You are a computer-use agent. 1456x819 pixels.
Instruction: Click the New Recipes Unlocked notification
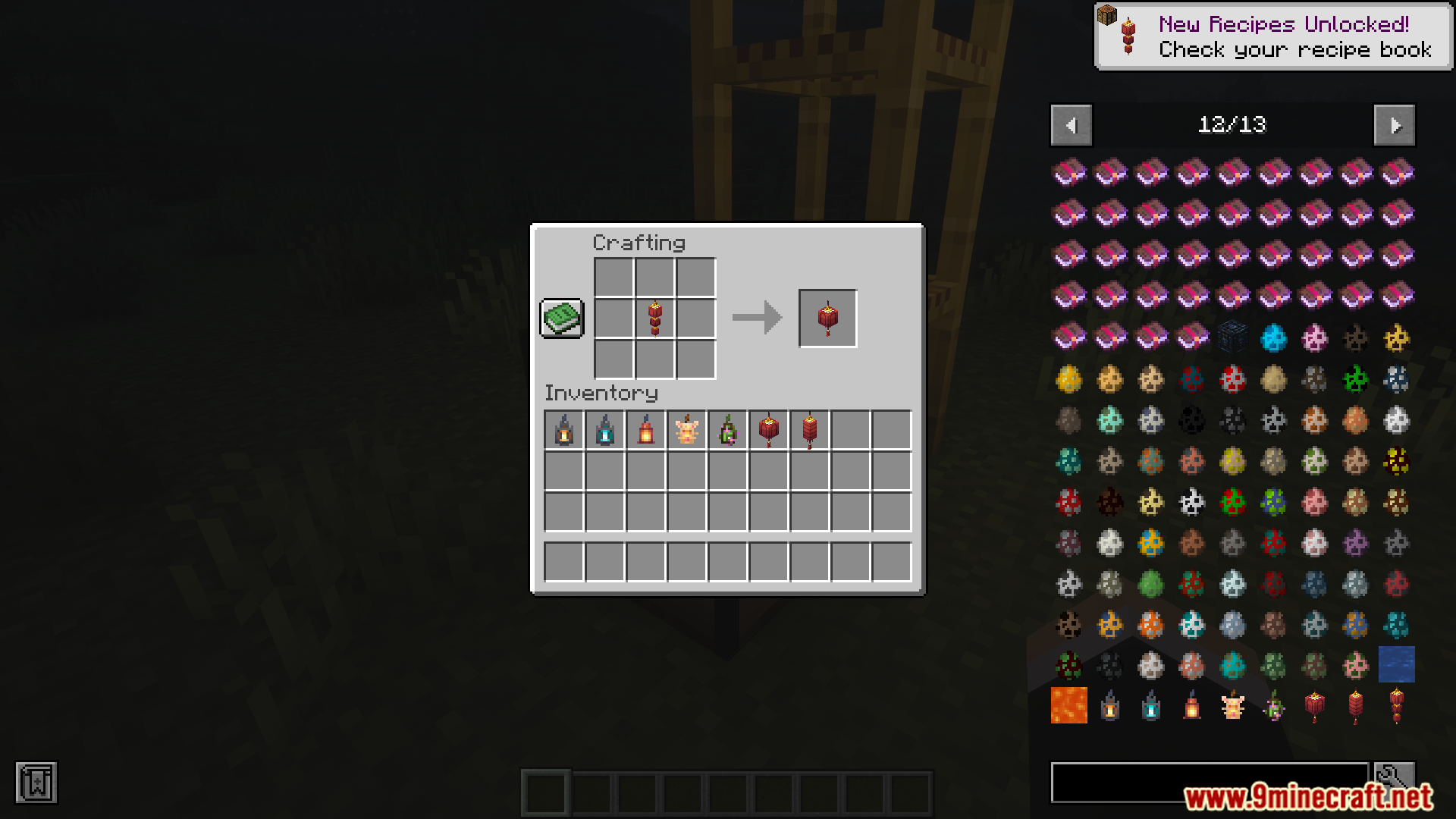1274,36
